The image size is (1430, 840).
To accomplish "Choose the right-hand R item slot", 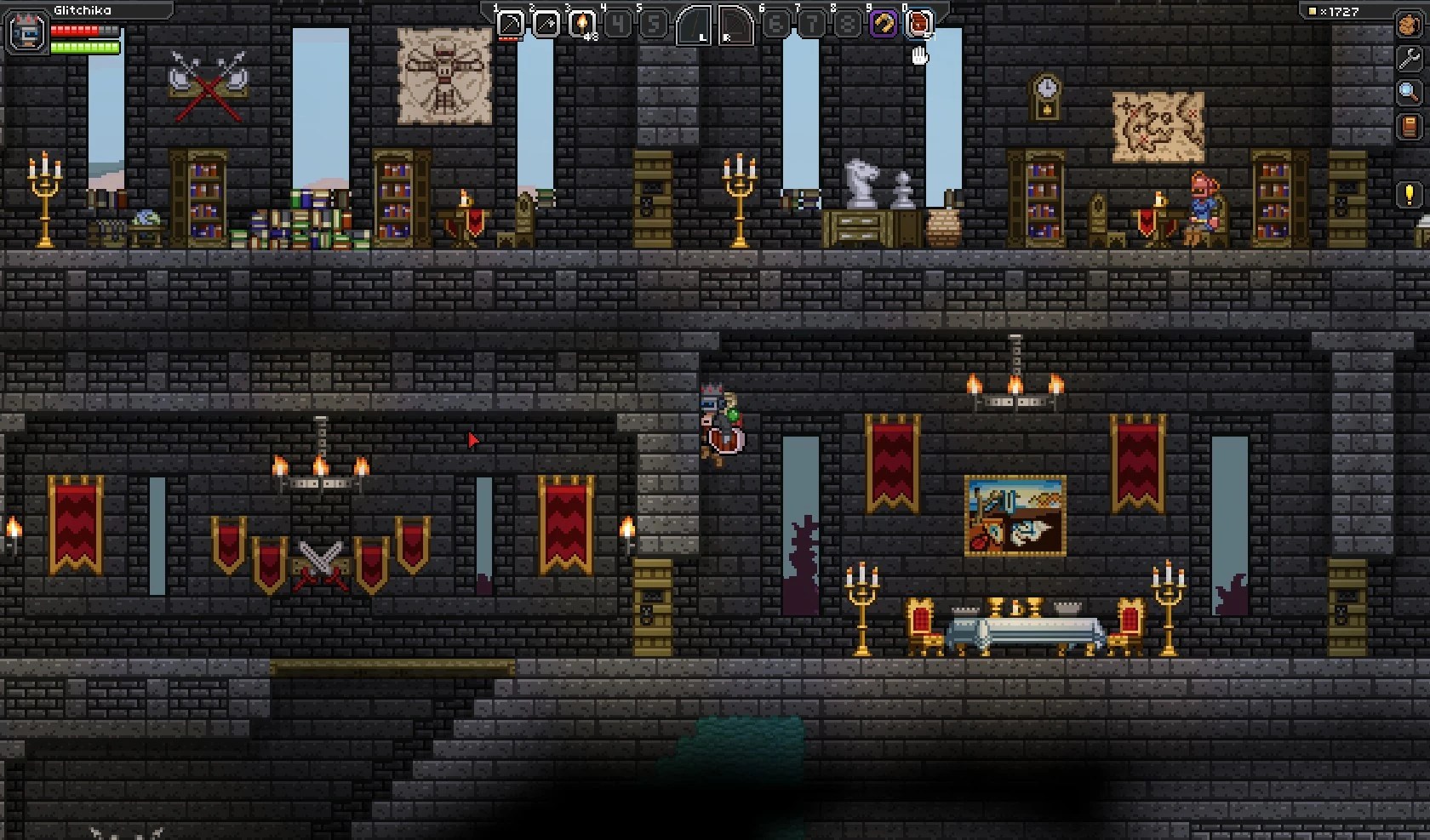I will [735, 26].
